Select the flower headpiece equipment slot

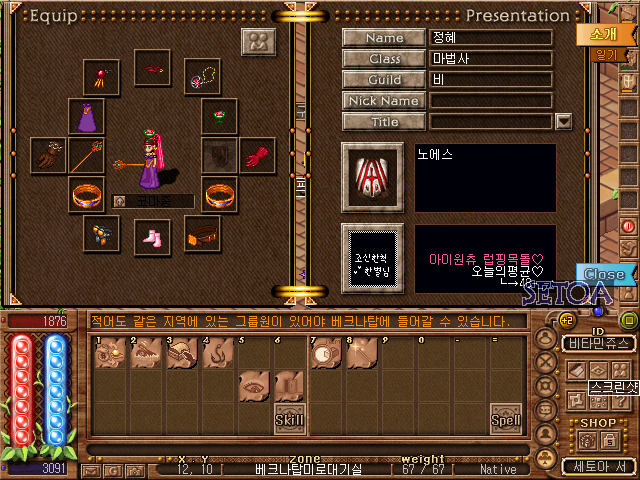point(219,116)
